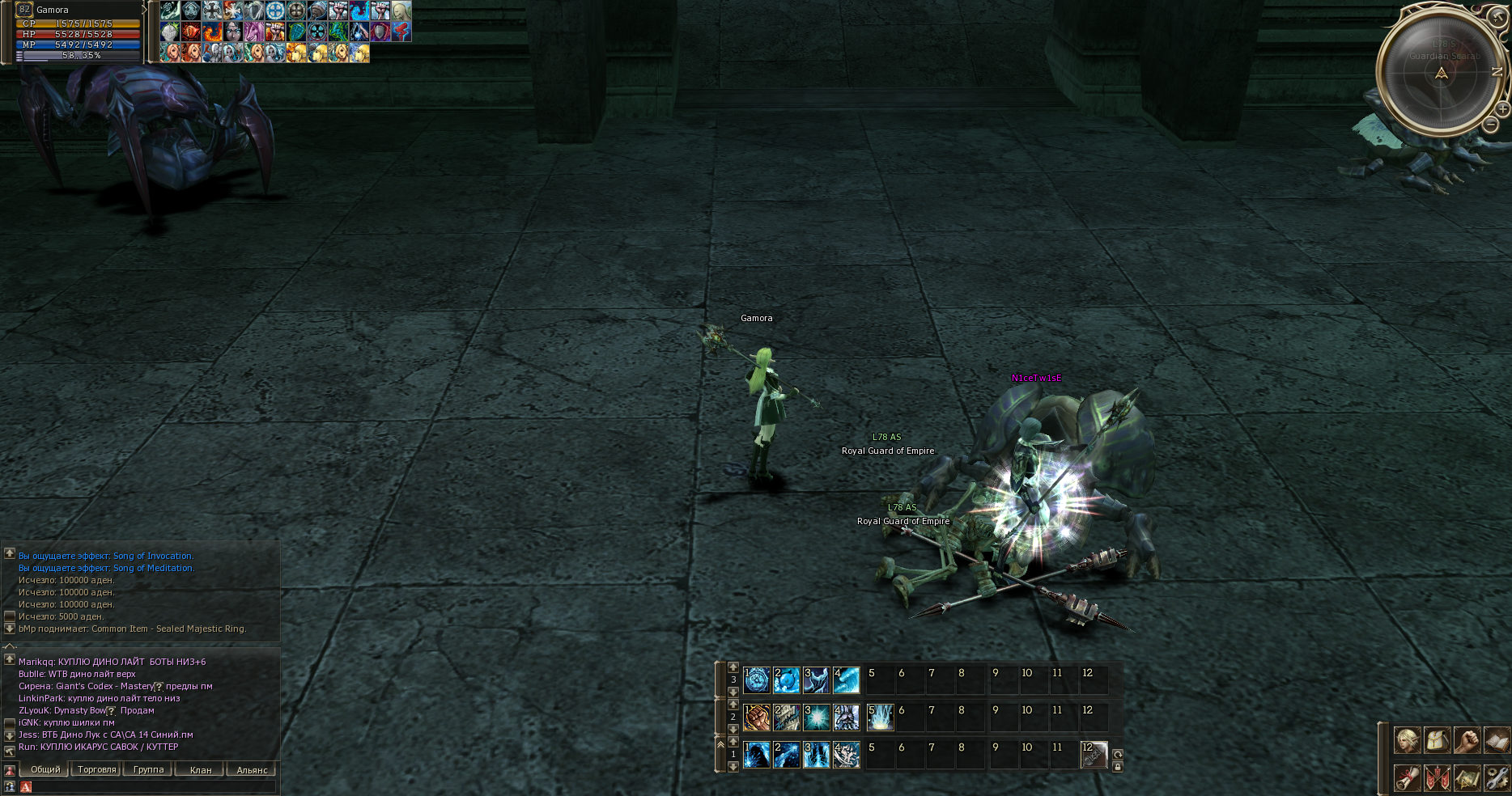The image size is (1512, 796).
Task: Use the grey item in bar 1 slot 12
Action: pos(1094,755)
